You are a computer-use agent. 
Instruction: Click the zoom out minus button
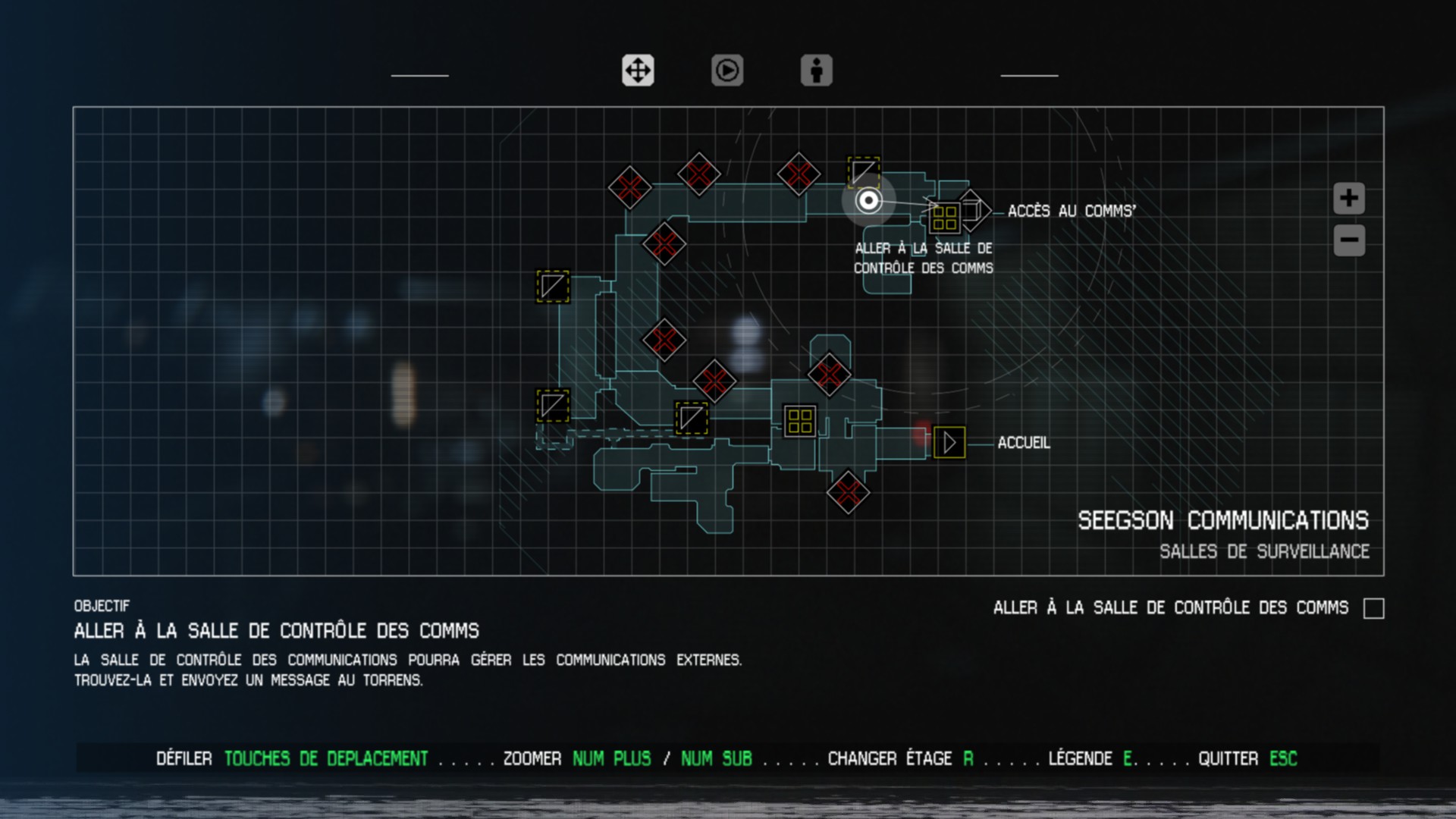pyautogui.click(x=1348, y=239)
